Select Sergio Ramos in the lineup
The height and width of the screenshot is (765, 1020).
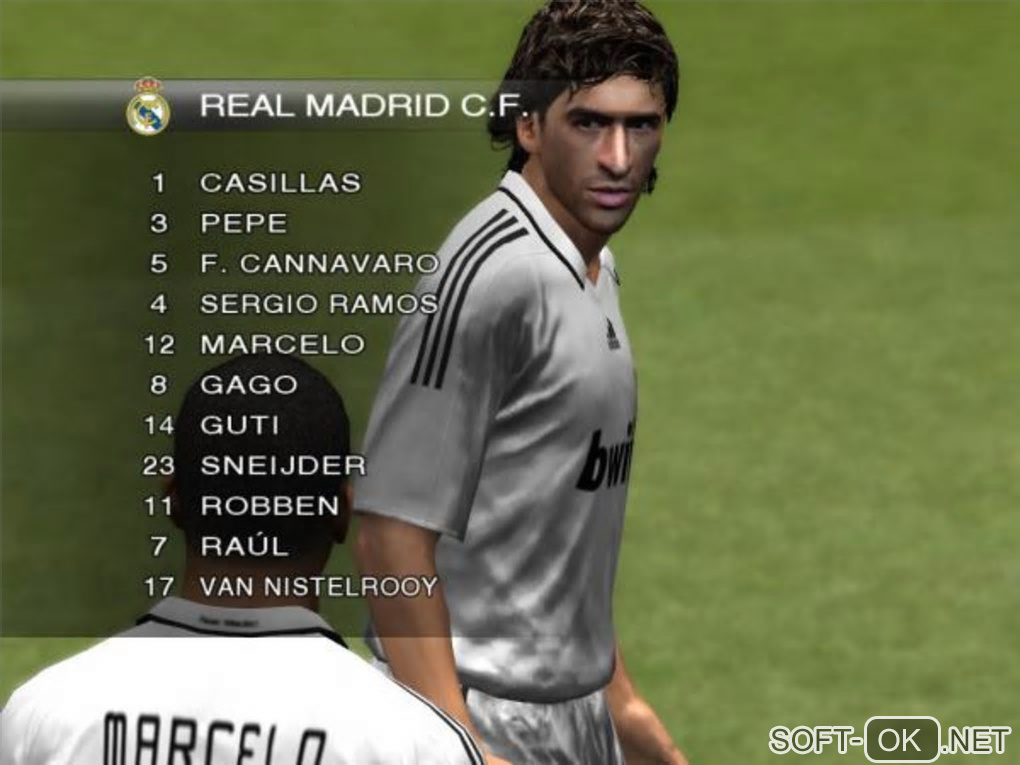pyautogui.click(x=318, y=304)
